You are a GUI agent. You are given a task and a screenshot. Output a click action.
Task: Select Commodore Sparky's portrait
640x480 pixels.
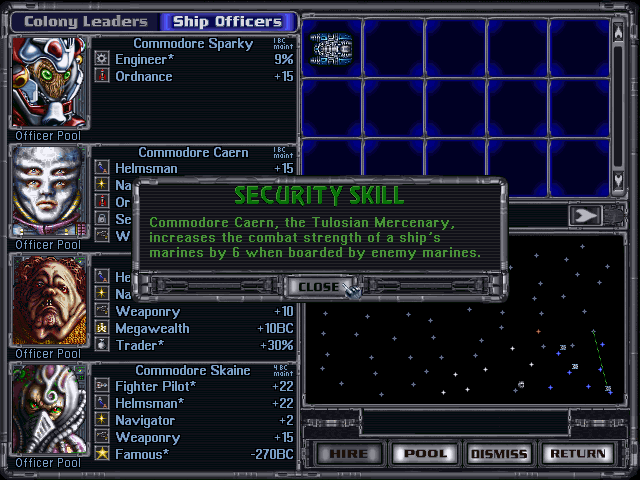pyautogui.click(x=49, y=82)
